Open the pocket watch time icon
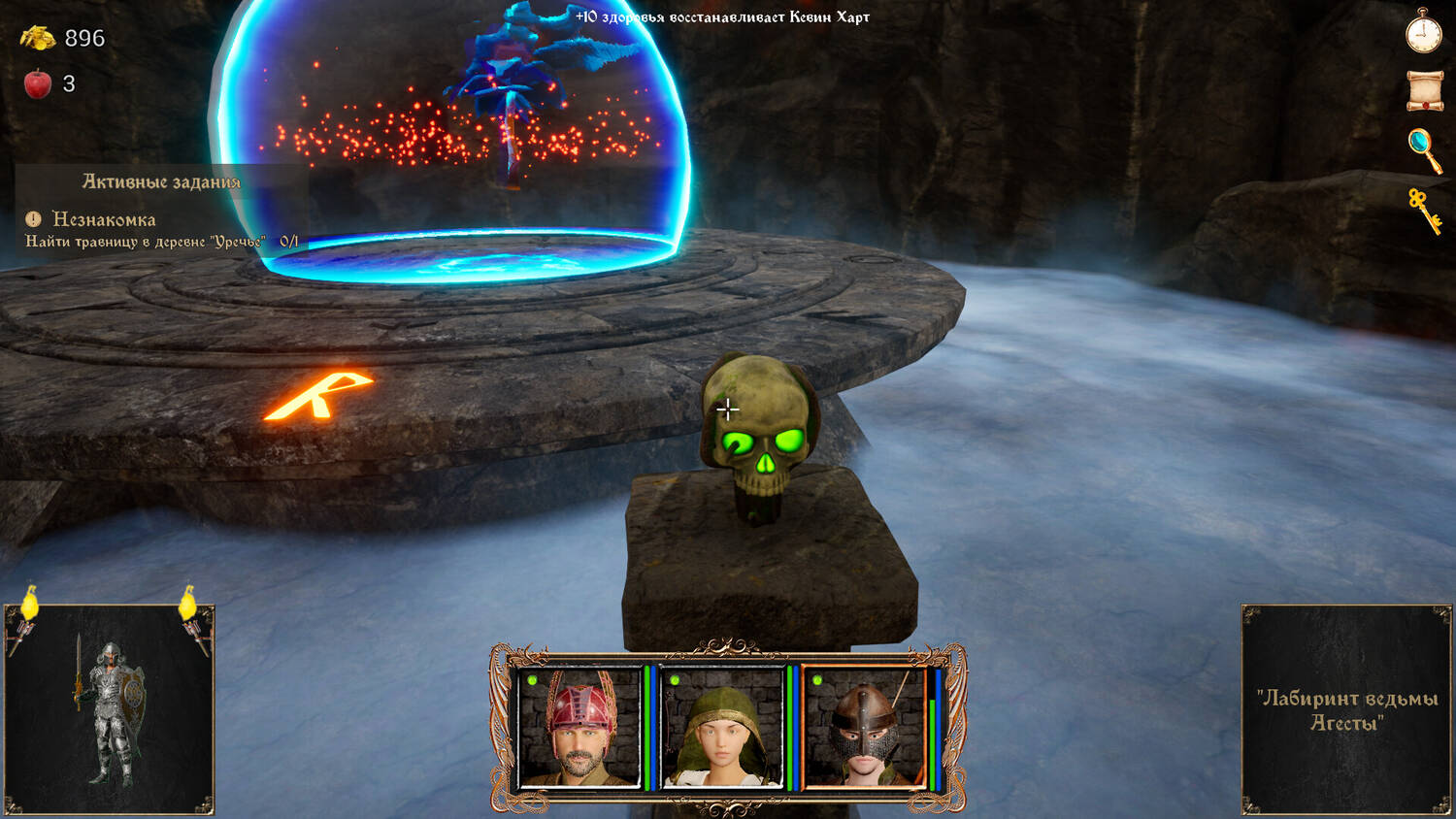This screenshot has height=819, width=1456. click(1424, 31)
